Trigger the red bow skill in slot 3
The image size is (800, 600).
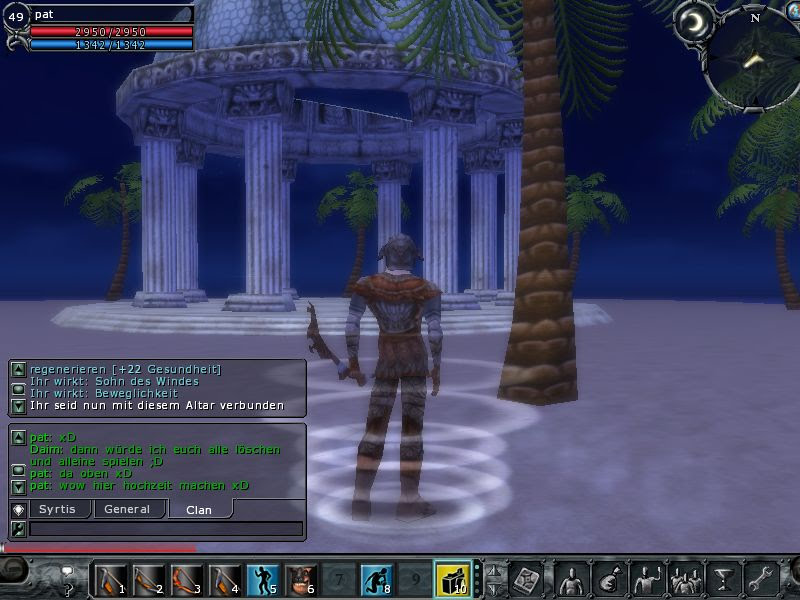pyautogui.click(x=185, y=578)
